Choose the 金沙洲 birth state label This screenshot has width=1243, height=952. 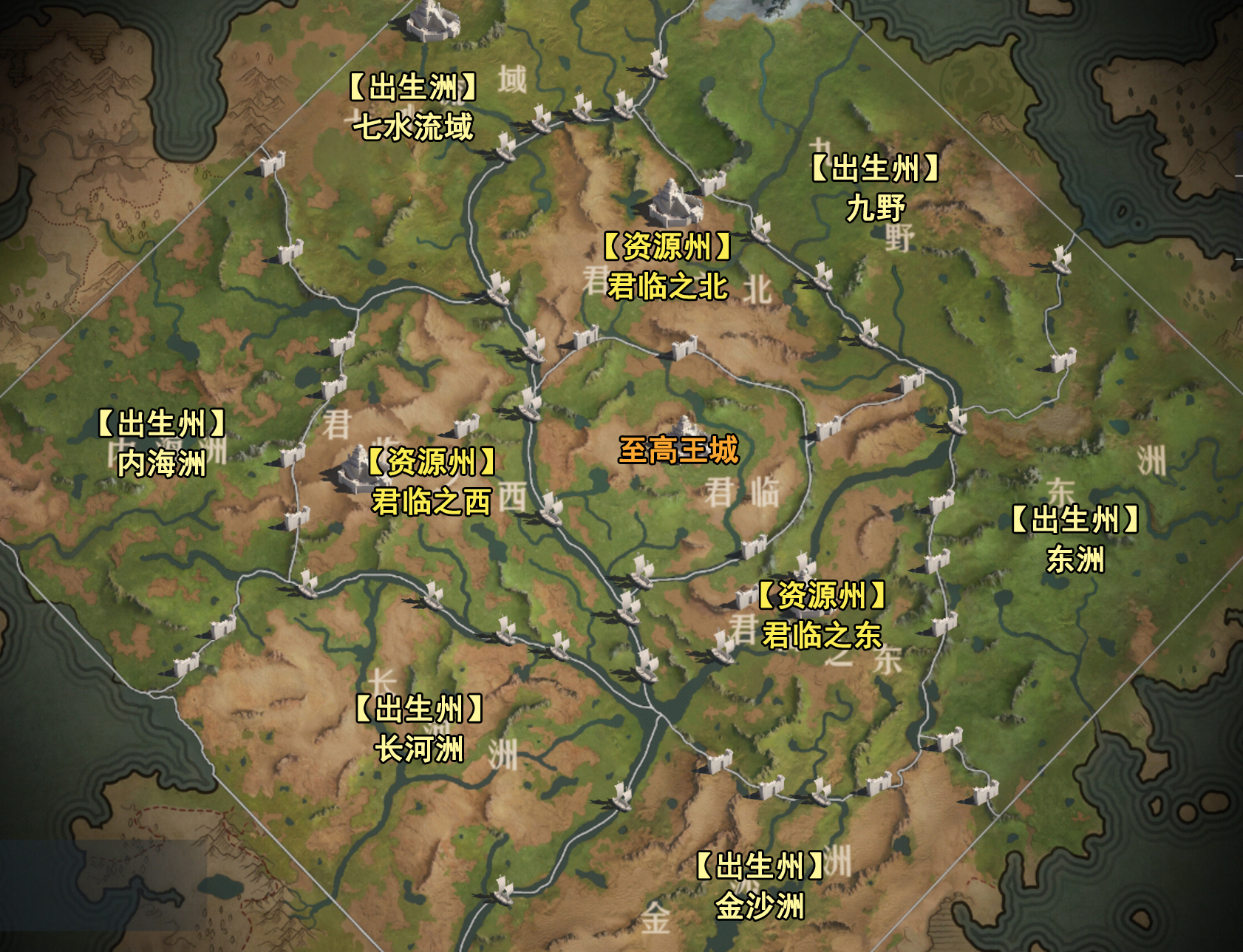pos(760,906)
